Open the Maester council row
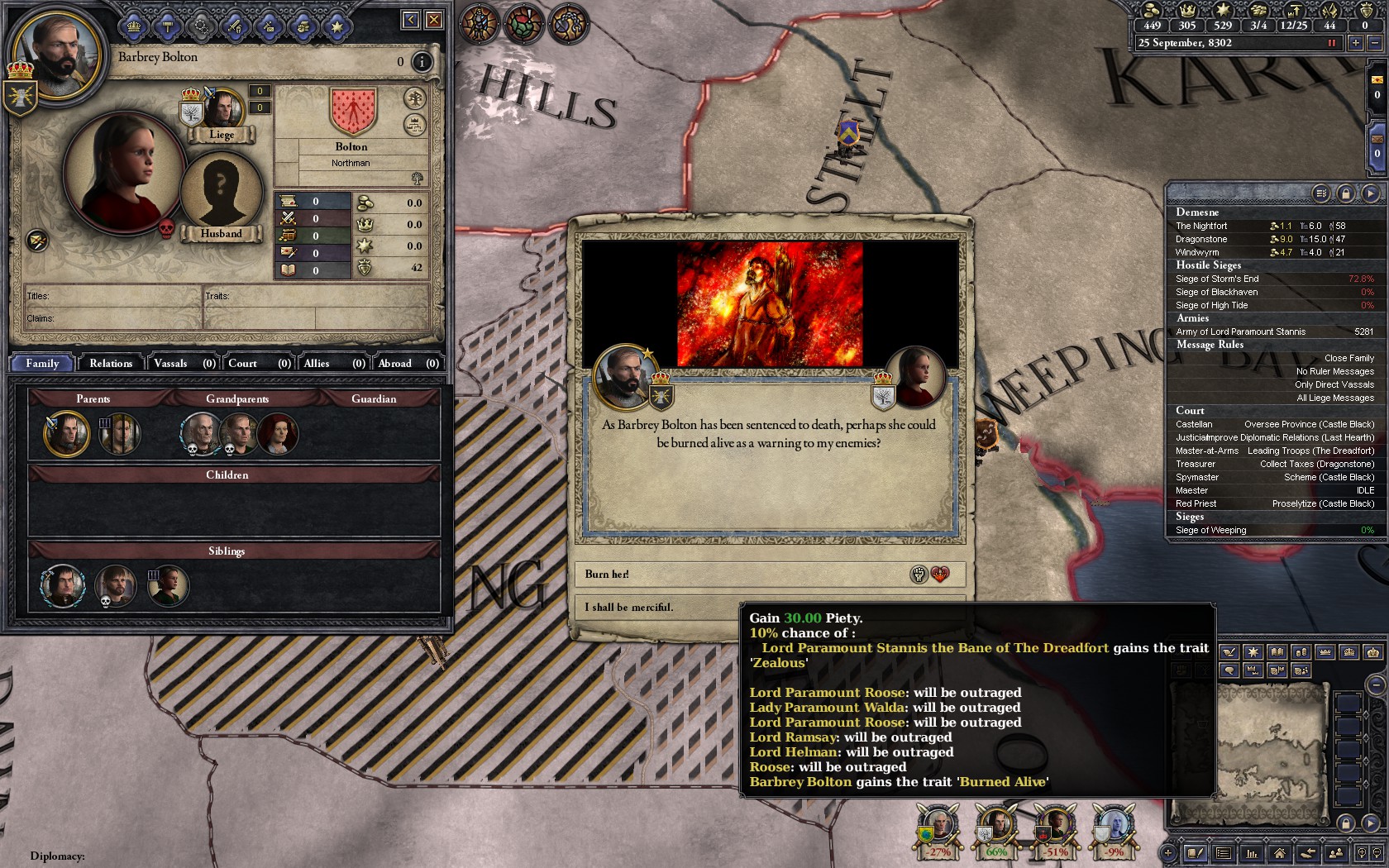The height and width of the screenshot is (868, 1389). point(1273,490)
